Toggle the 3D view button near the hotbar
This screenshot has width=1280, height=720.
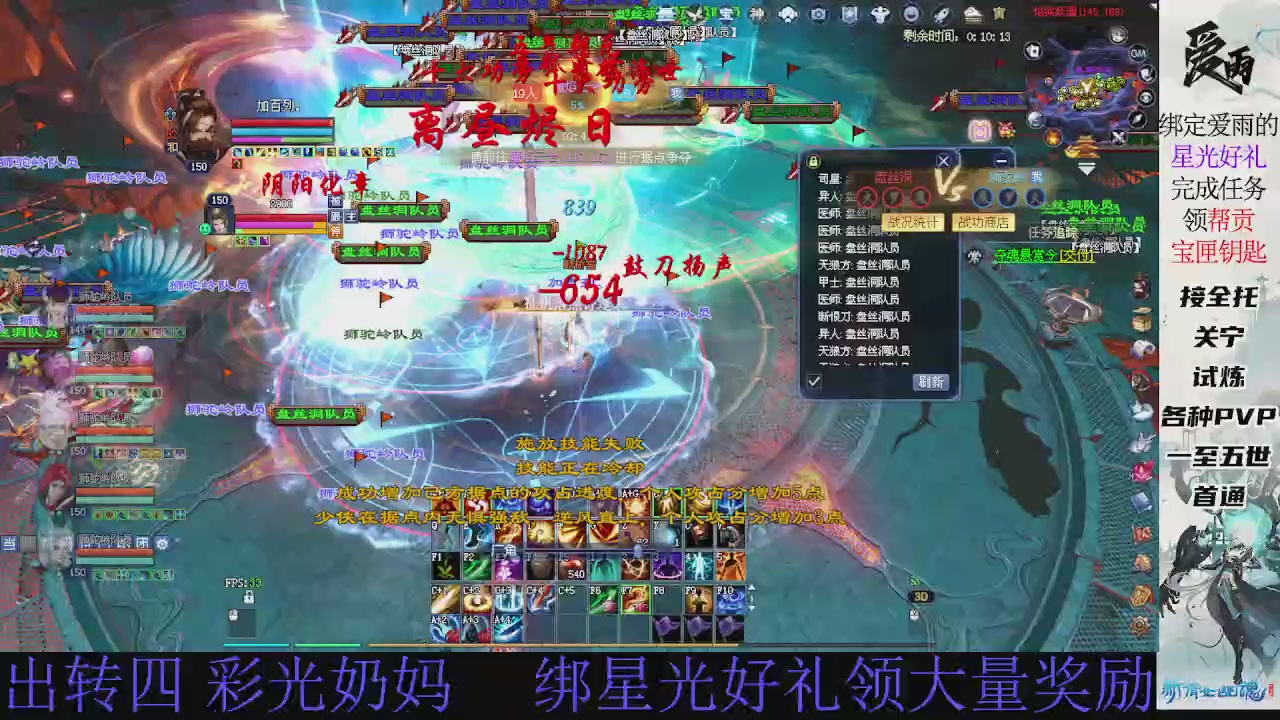coord(921,597)
